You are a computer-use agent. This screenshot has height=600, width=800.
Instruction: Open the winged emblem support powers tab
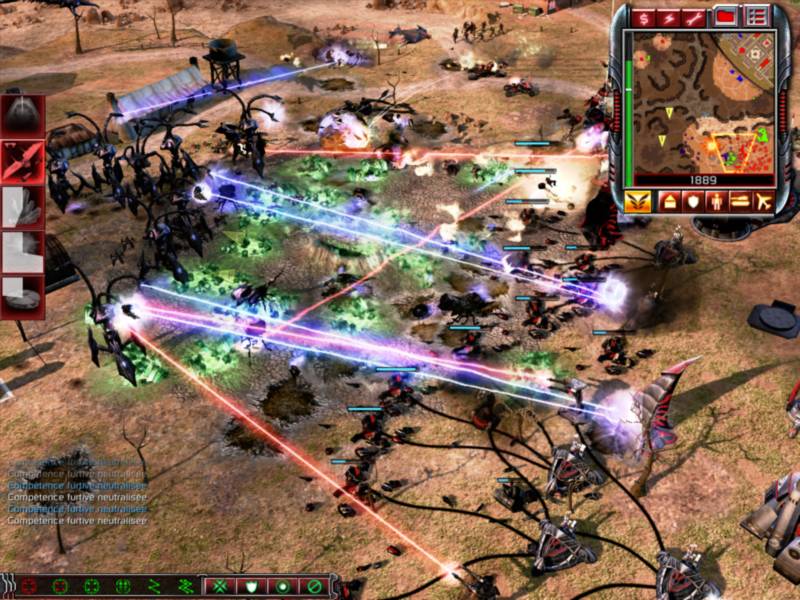coord(638,201)
